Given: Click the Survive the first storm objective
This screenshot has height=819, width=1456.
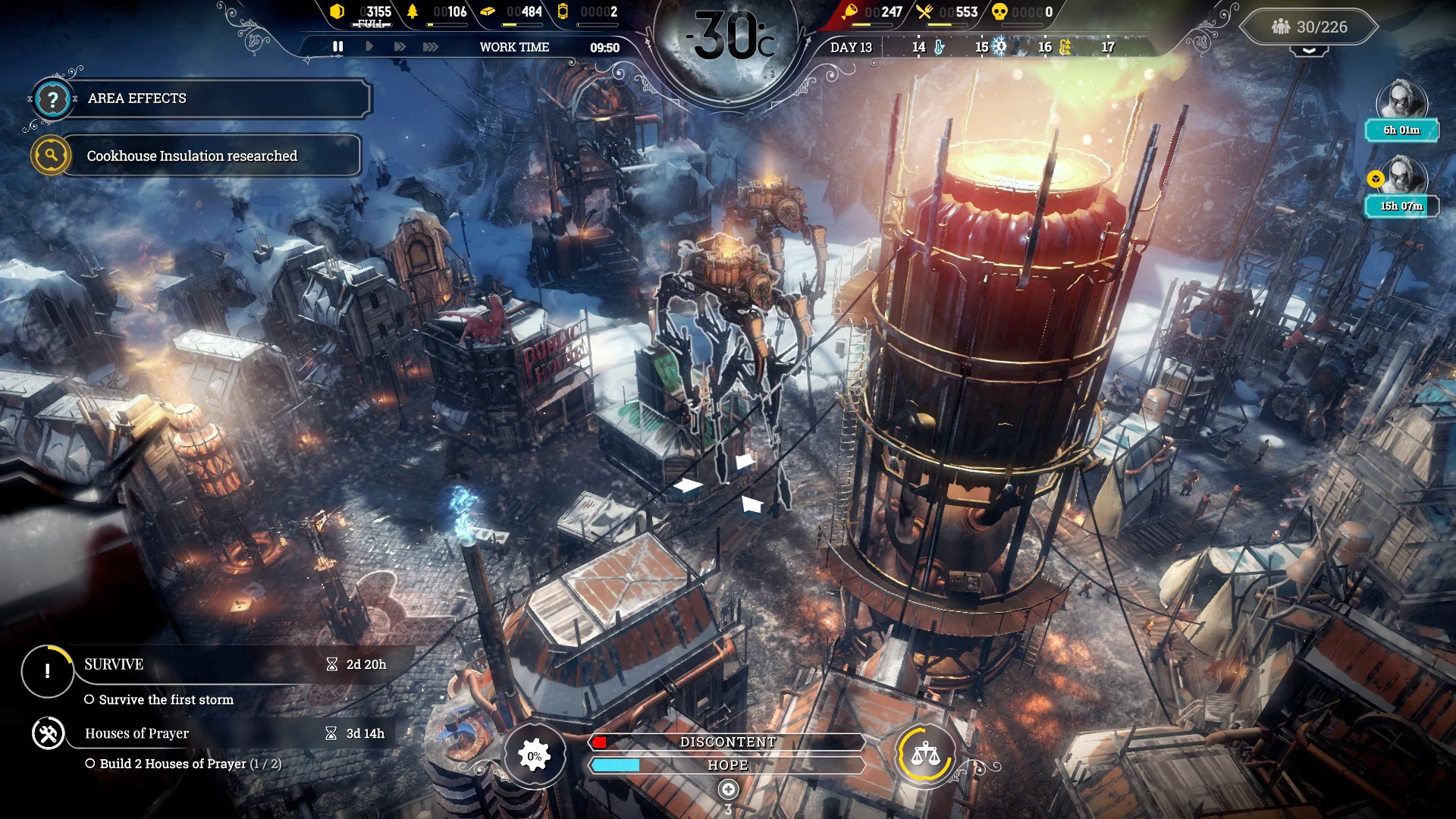Looking at the screenshot, I should click(x=167, y=700).
